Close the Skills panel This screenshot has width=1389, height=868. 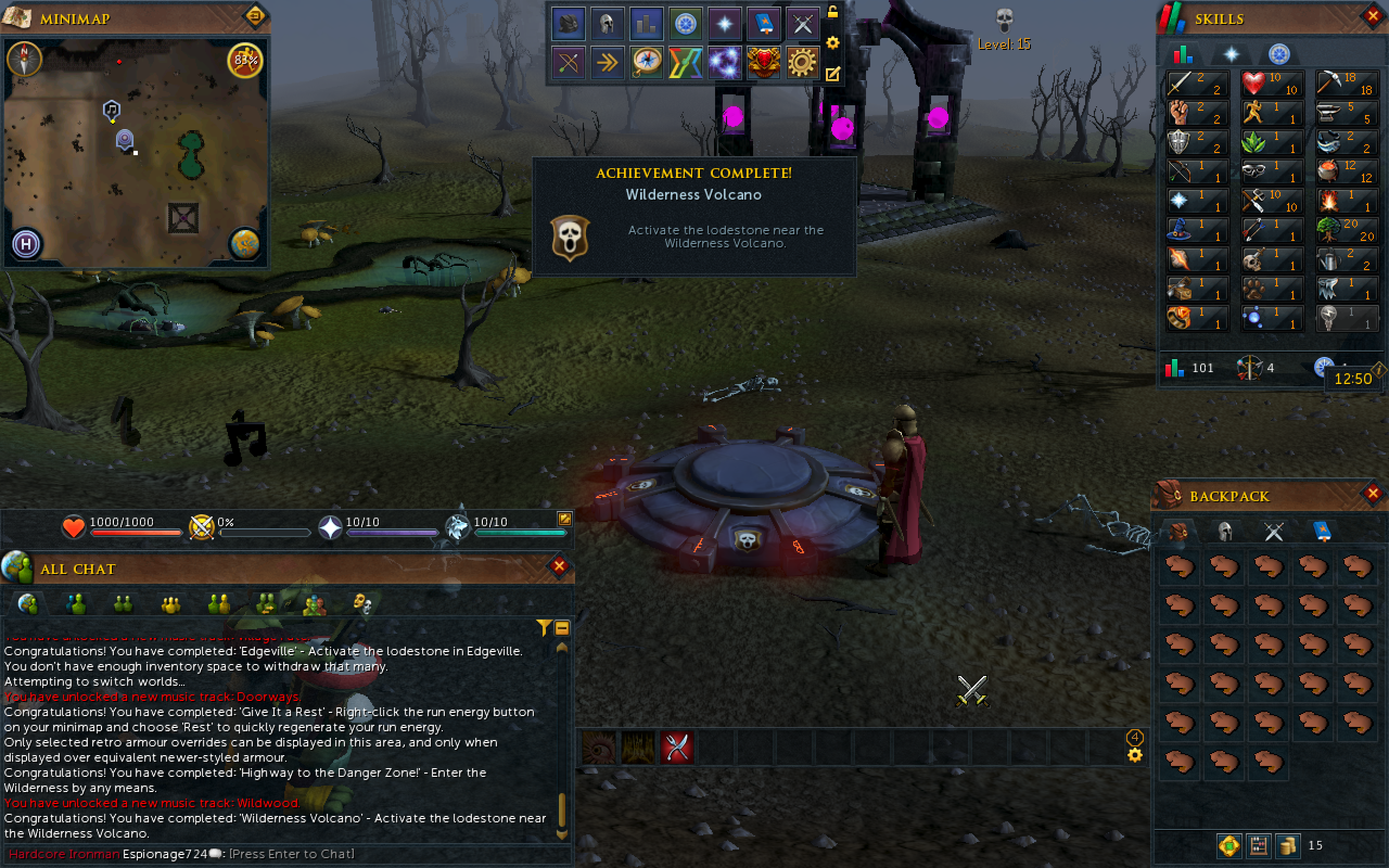click(1372, 17)
